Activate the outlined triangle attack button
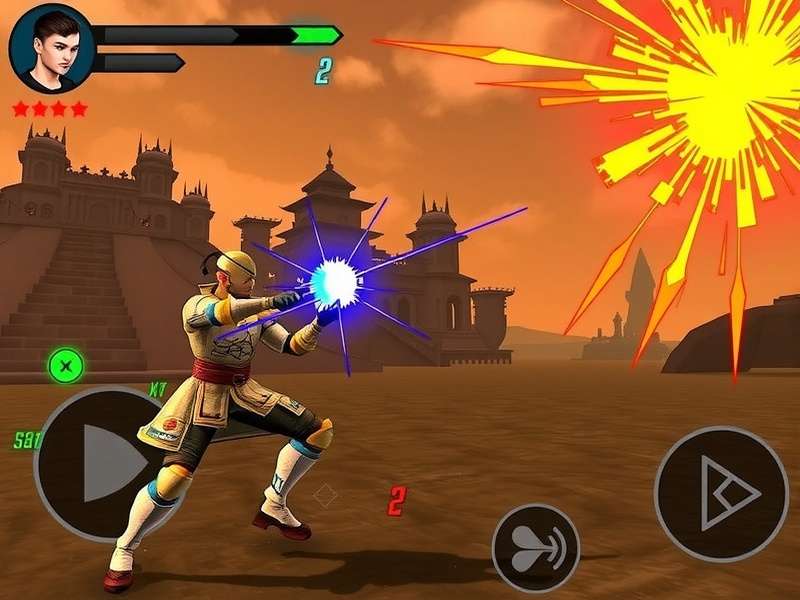 click(721, 493)
